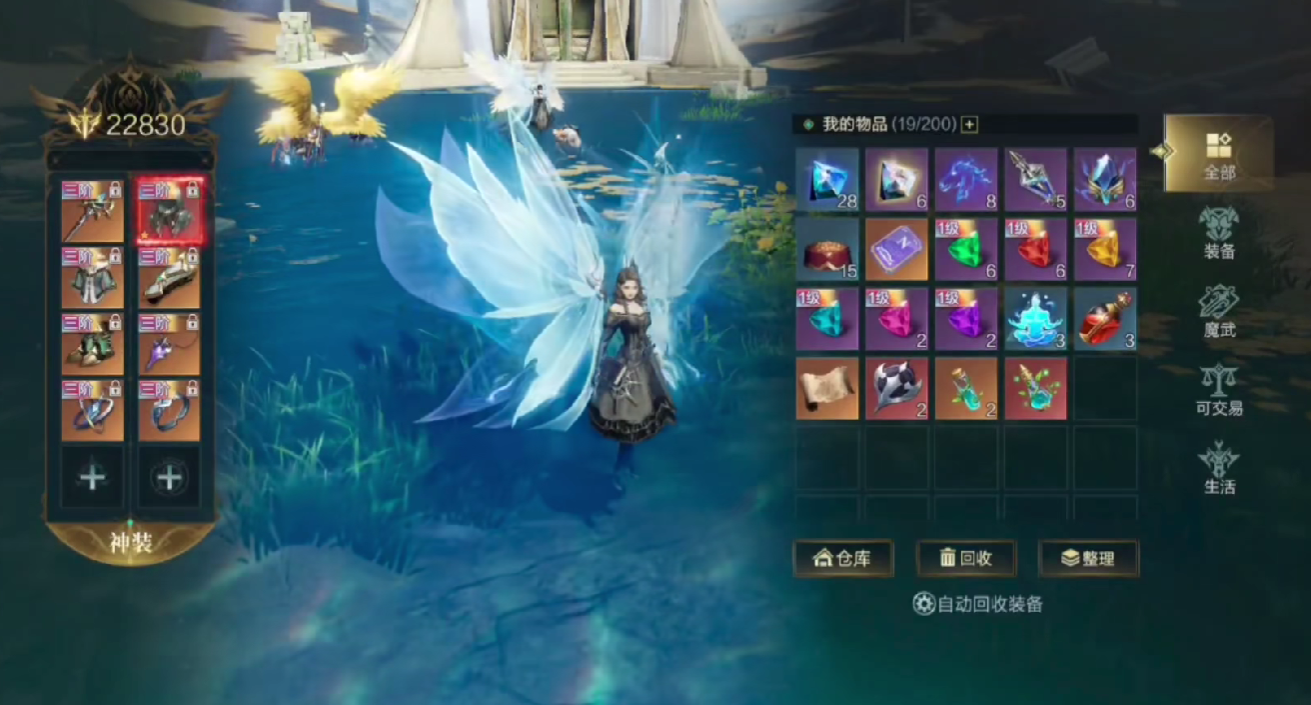Show the 可交易 tradable items tab
Image resolution: width=1311 pixels, height=705 pixels.
(x=1218, y=388)
